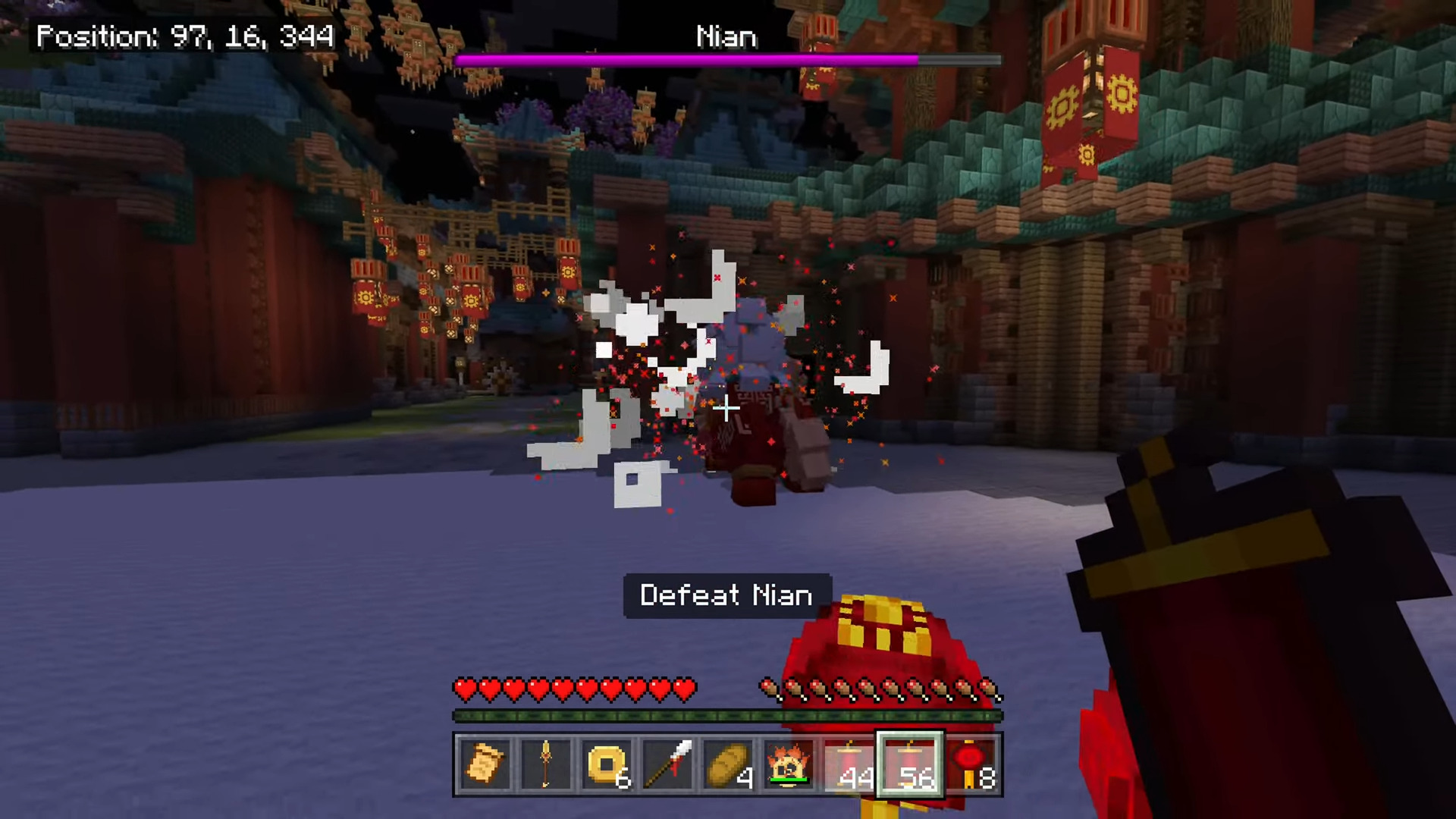Pick the flaming lion mask slot

[789, 764]
